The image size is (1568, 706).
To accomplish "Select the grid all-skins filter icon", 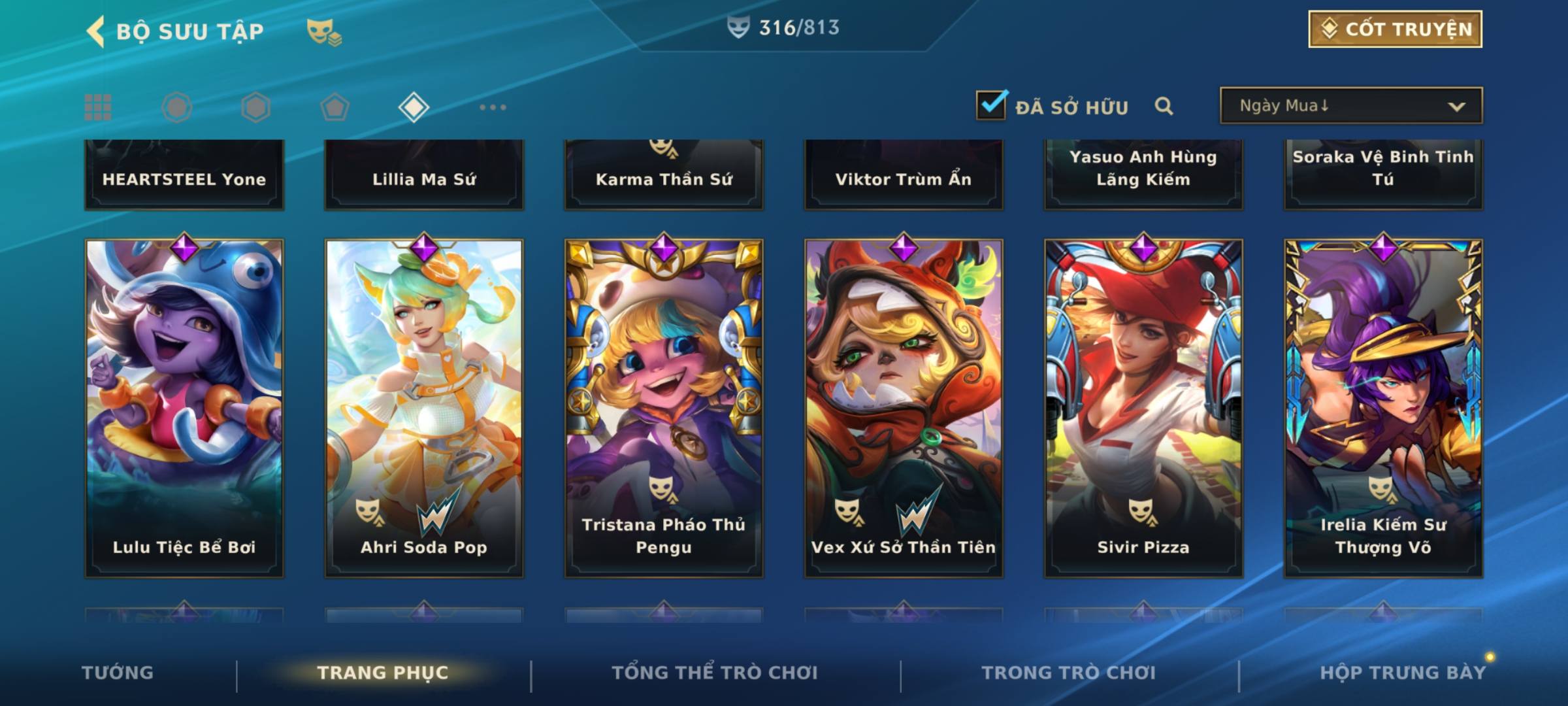I will tap(98, 107).
